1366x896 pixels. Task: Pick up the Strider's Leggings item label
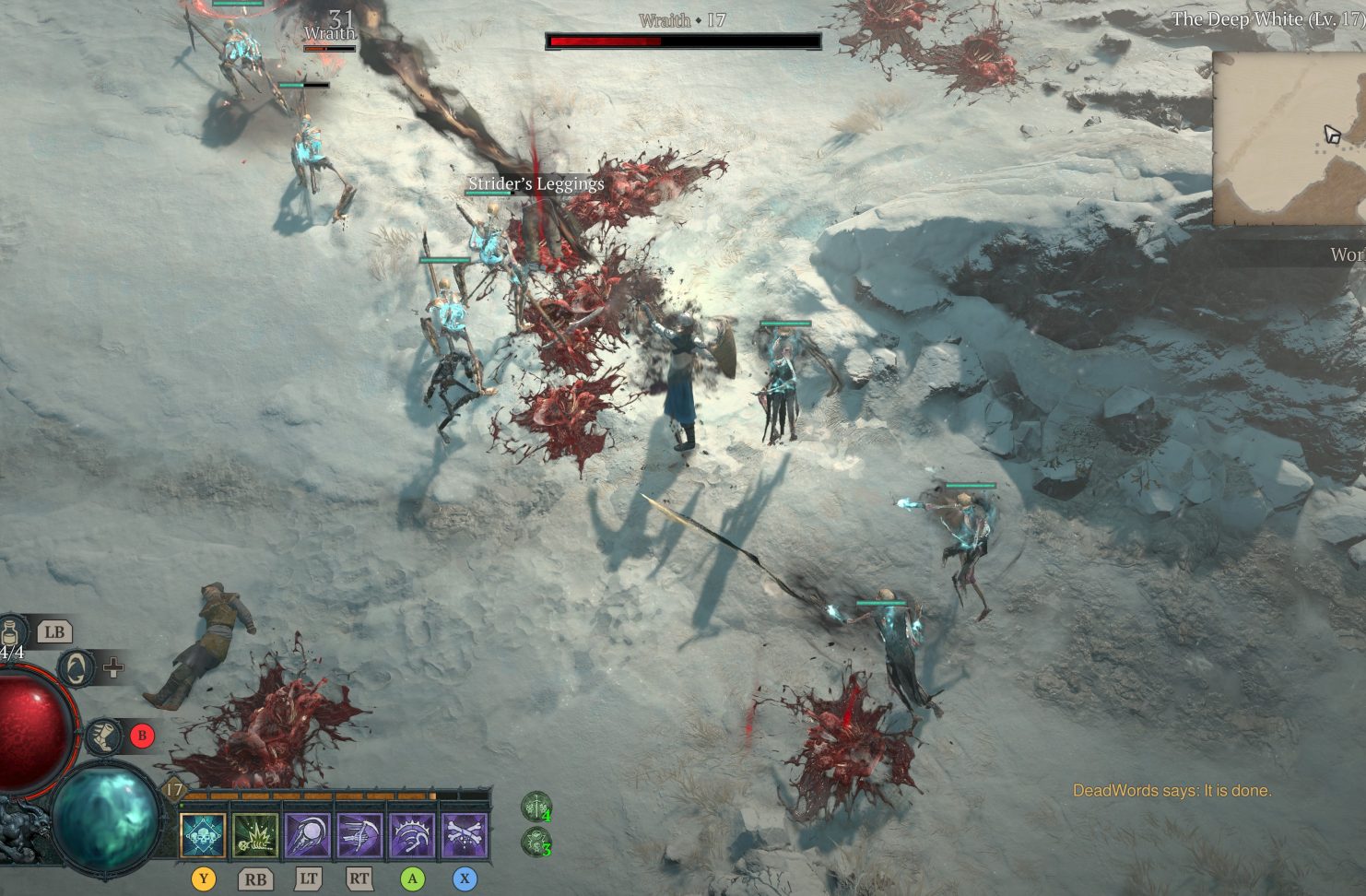[x=536, y=183]
